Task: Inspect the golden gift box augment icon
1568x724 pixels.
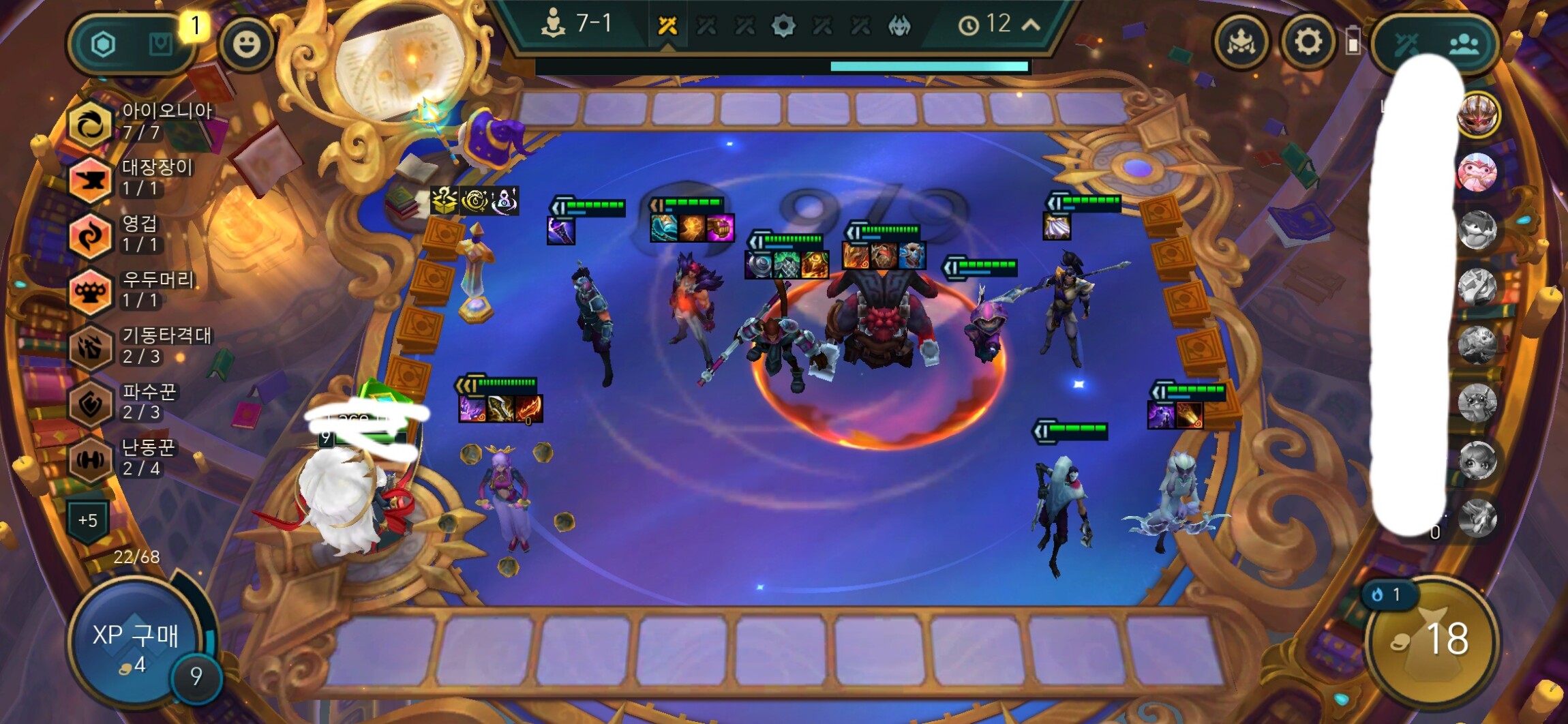Action: click(x=444, y=200)
